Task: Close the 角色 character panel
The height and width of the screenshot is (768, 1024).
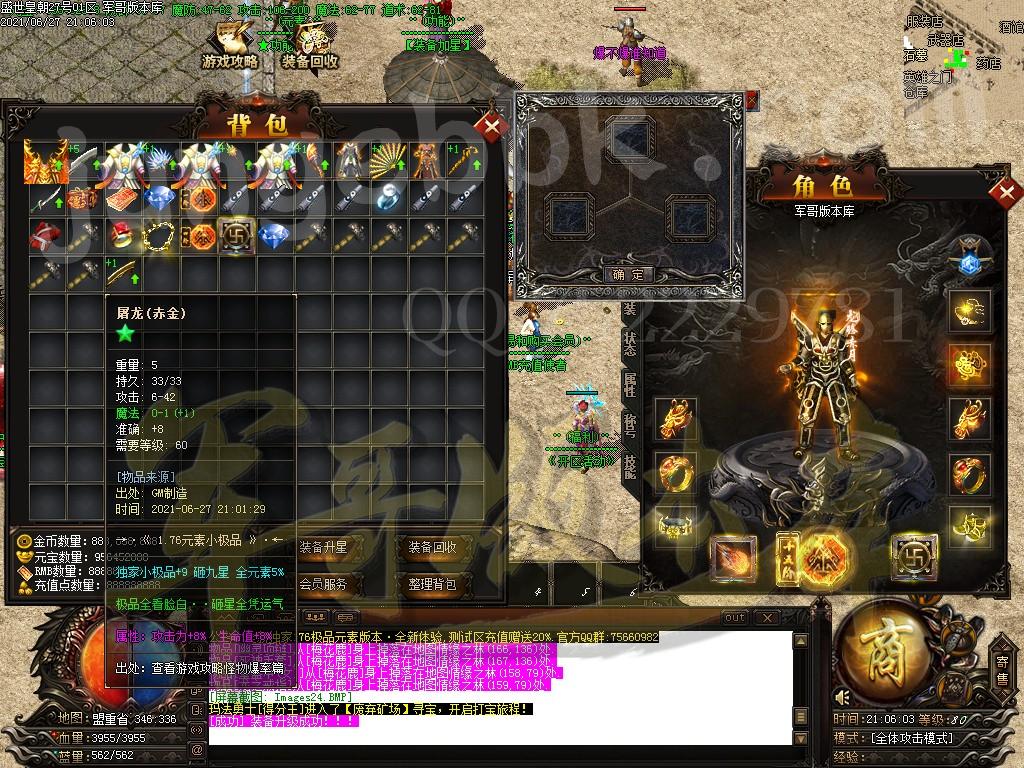Action: (x=1008, y=190)
